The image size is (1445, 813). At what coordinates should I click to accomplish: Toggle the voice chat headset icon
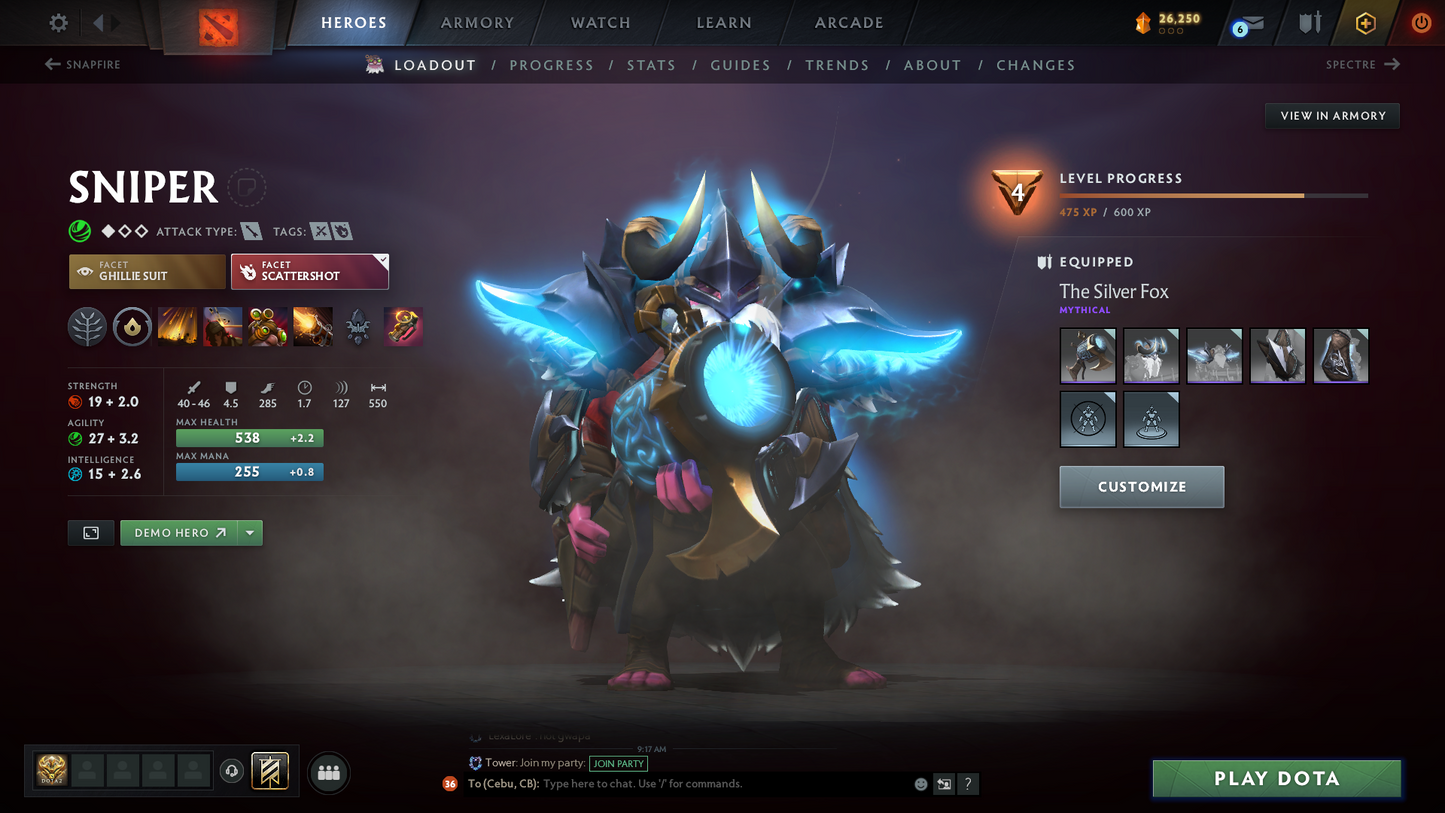[x=230, y=770]
